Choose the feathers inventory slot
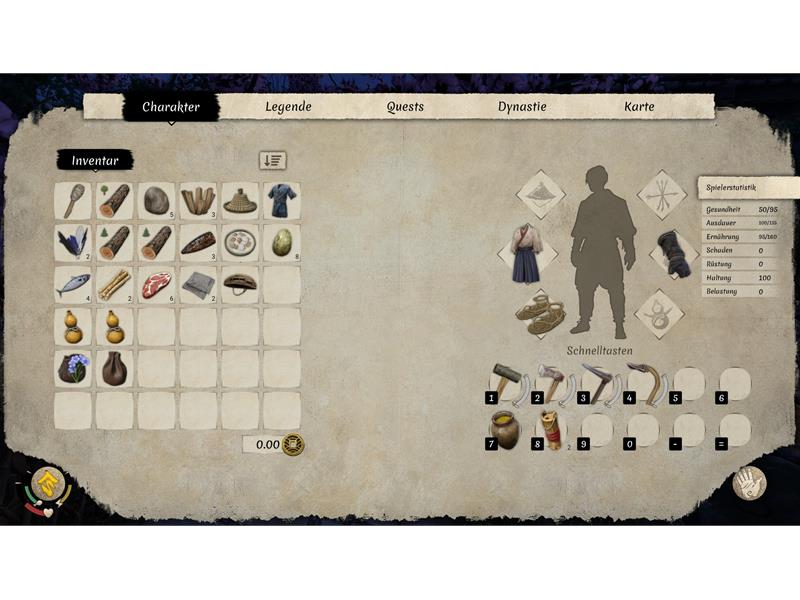The width and height of the screenshot is (800, 600). (73, 243)
